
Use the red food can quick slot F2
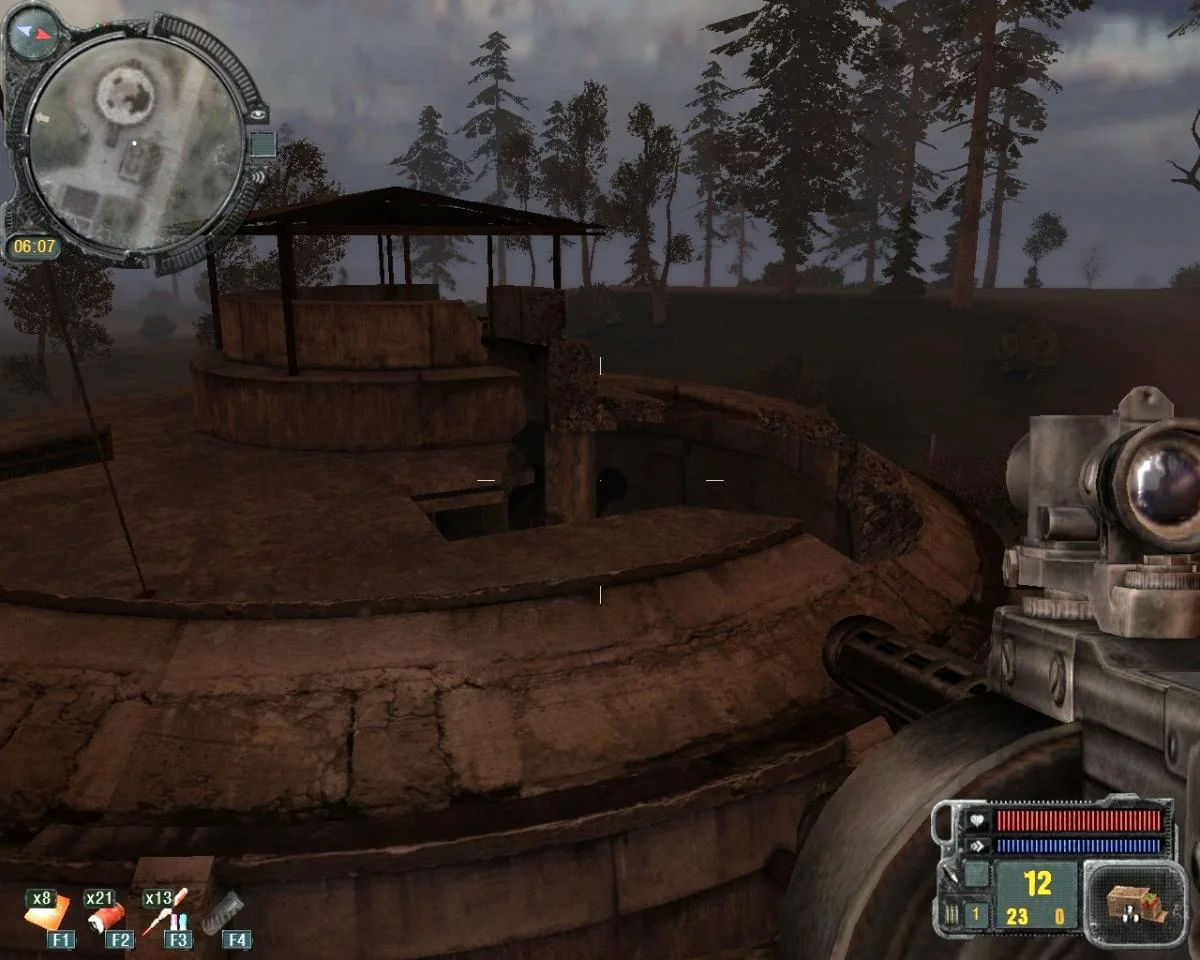pyautogui.click(x=108, y=915)
